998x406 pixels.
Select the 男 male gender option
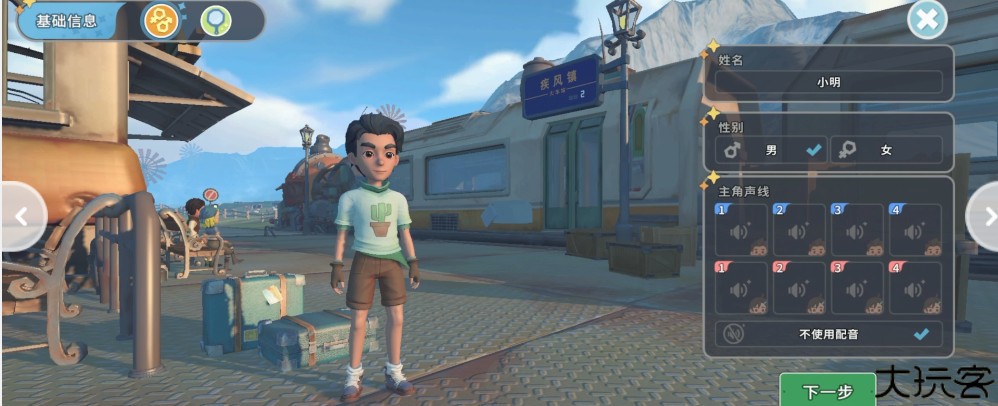coord(771,150)
